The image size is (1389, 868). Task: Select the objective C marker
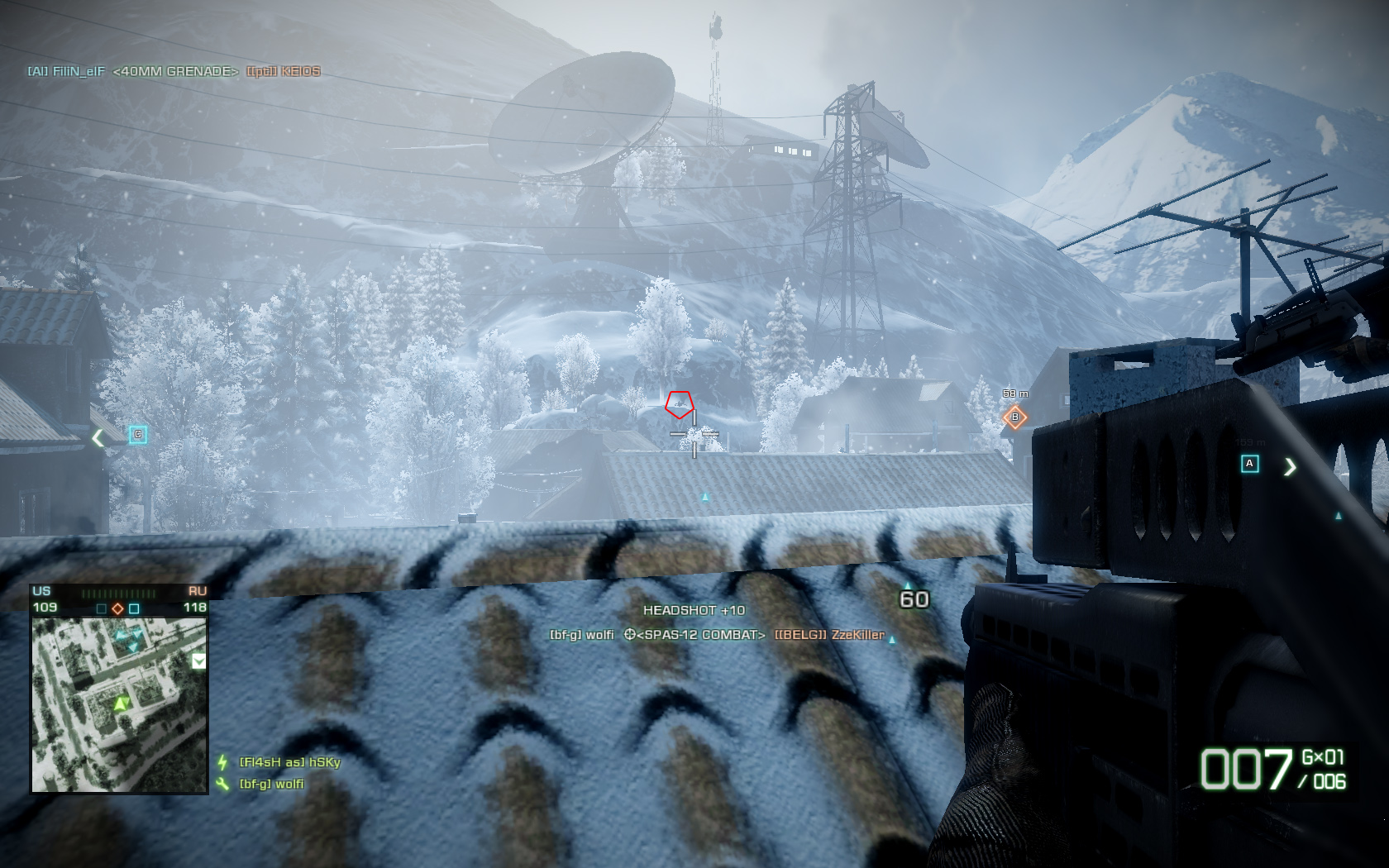(x=138, y=435)
